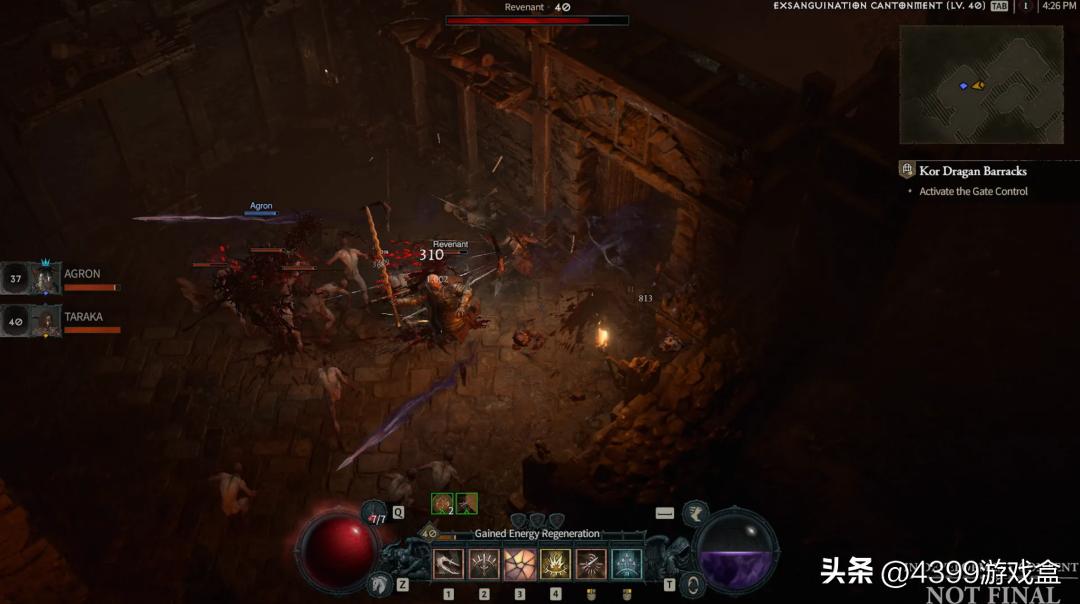Select the Kor Dragan Barracks quest tracker

[972, 171]
